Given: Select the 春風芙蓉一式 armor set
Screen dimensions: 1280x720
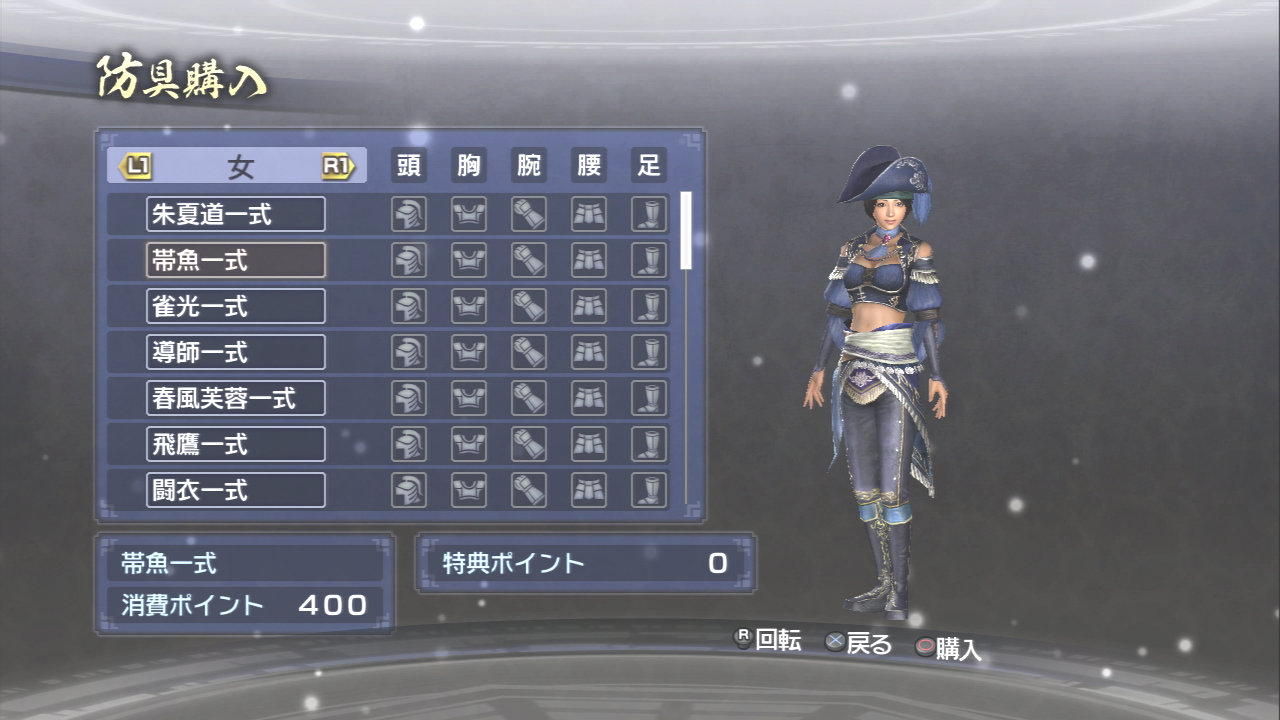Looking at the screenshot, I should 235,398.
